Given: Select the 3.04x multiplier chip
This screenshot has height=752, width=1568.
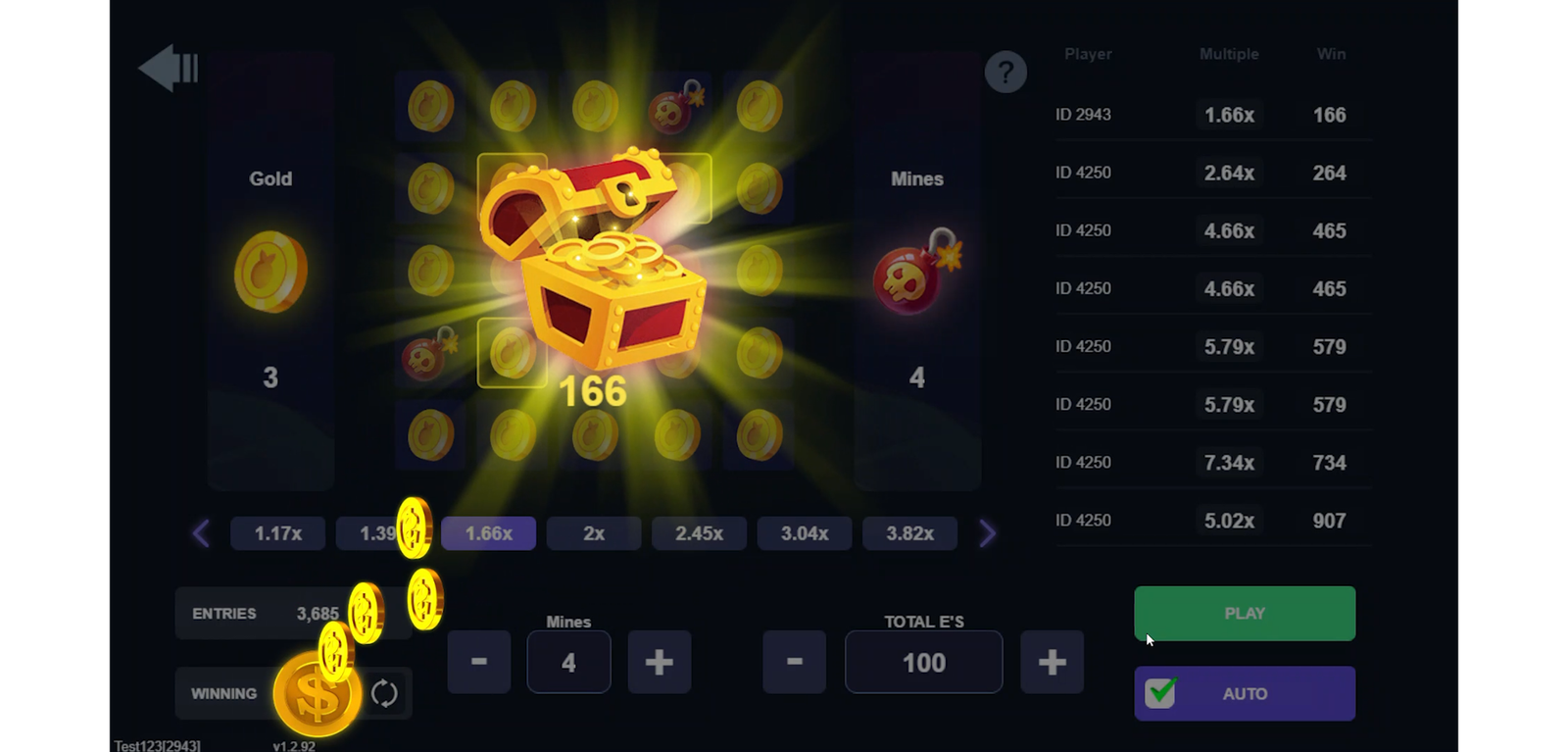Looking at the screenshot, I should click(x=805, y=533).
